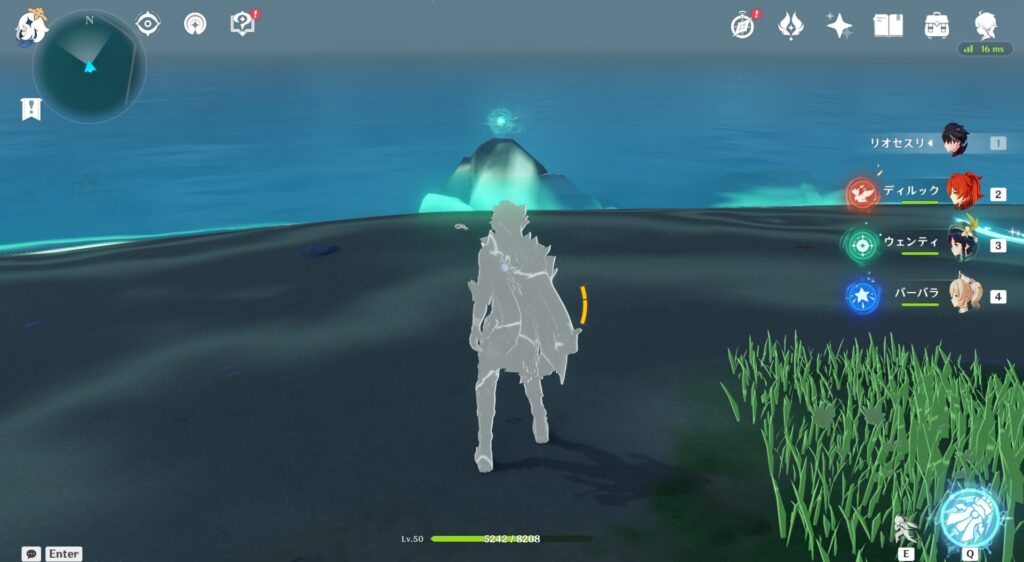This screenshot has width=1024, height=562.
Task: Select party member リオセスリ
Action: click(955, 143)
